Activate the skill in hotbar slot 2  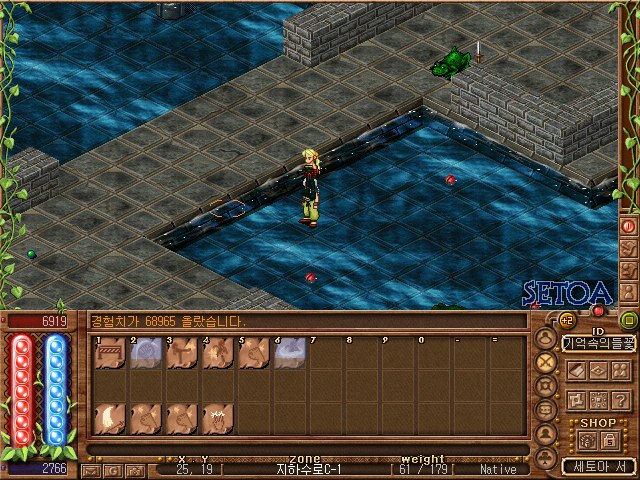tap(146, 354)
